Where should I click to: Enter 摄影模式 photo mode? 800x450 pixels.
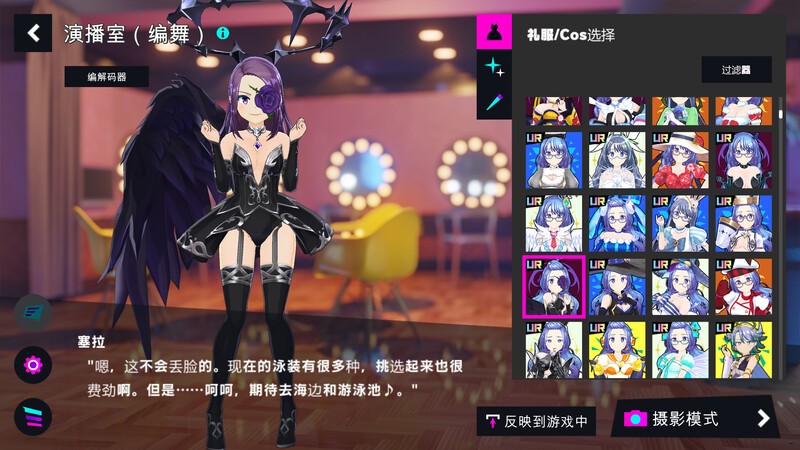point(694,418)
